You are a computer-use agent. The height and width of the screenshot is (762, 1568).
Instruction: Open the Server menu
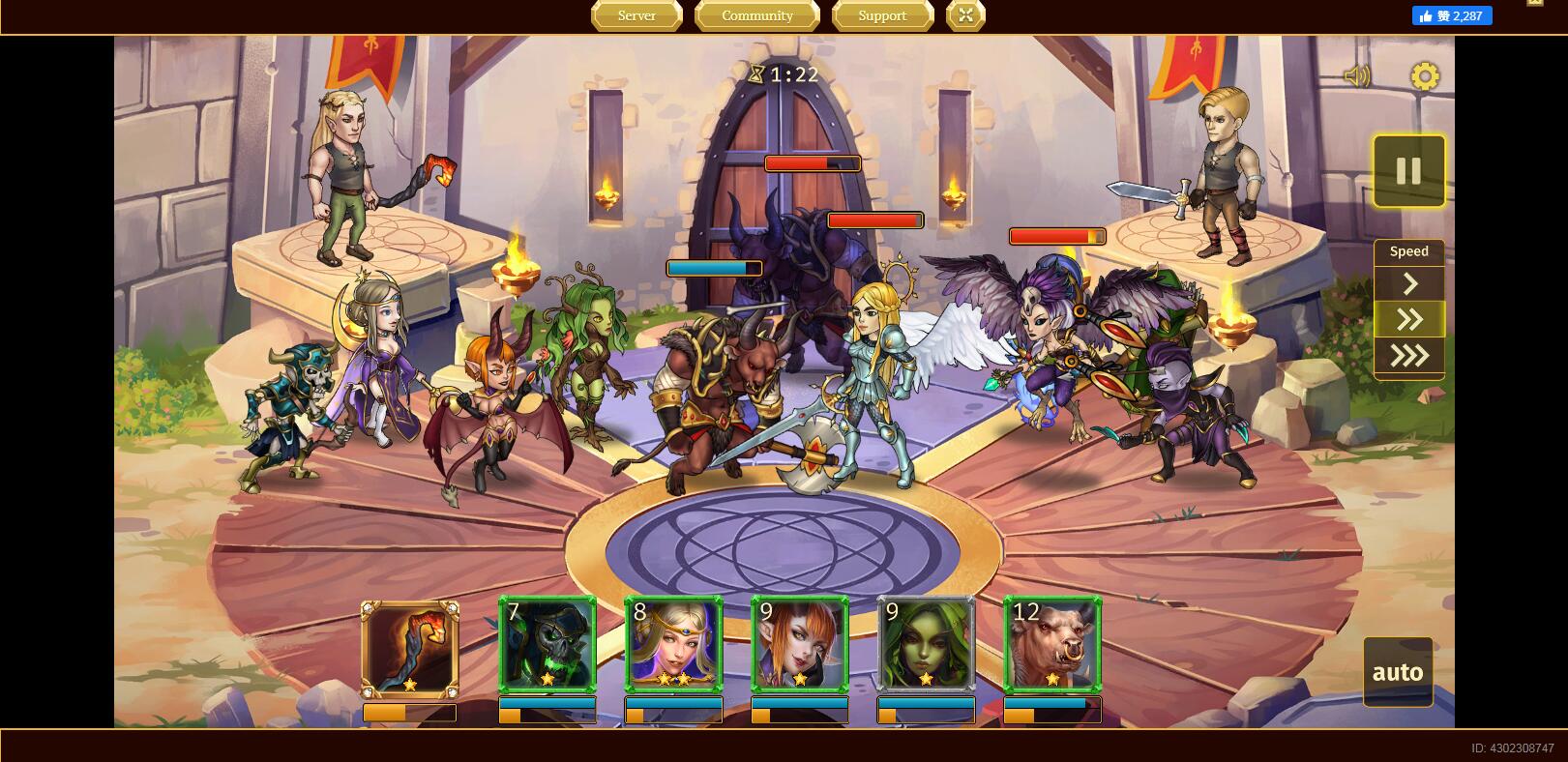pyautogui.click(x=636, y=15)
